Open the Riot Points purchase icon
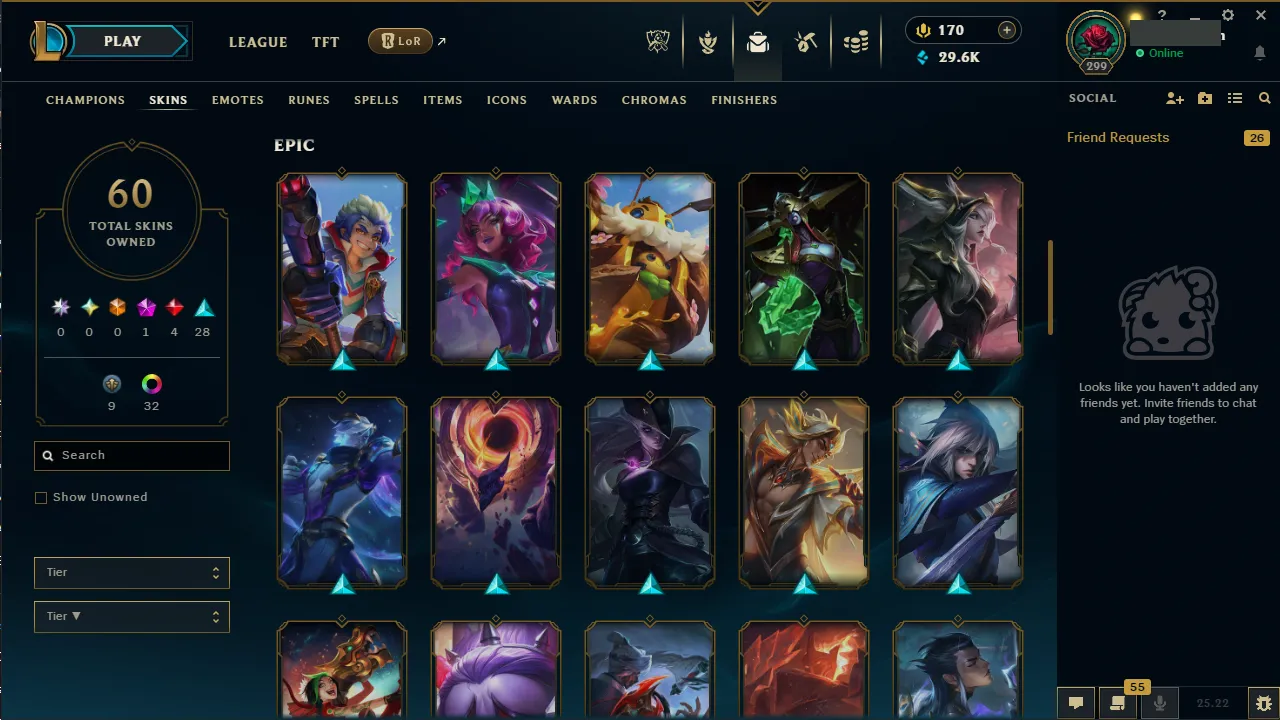The width and height of the screenshot is (1280, 720). point(1008,30)
